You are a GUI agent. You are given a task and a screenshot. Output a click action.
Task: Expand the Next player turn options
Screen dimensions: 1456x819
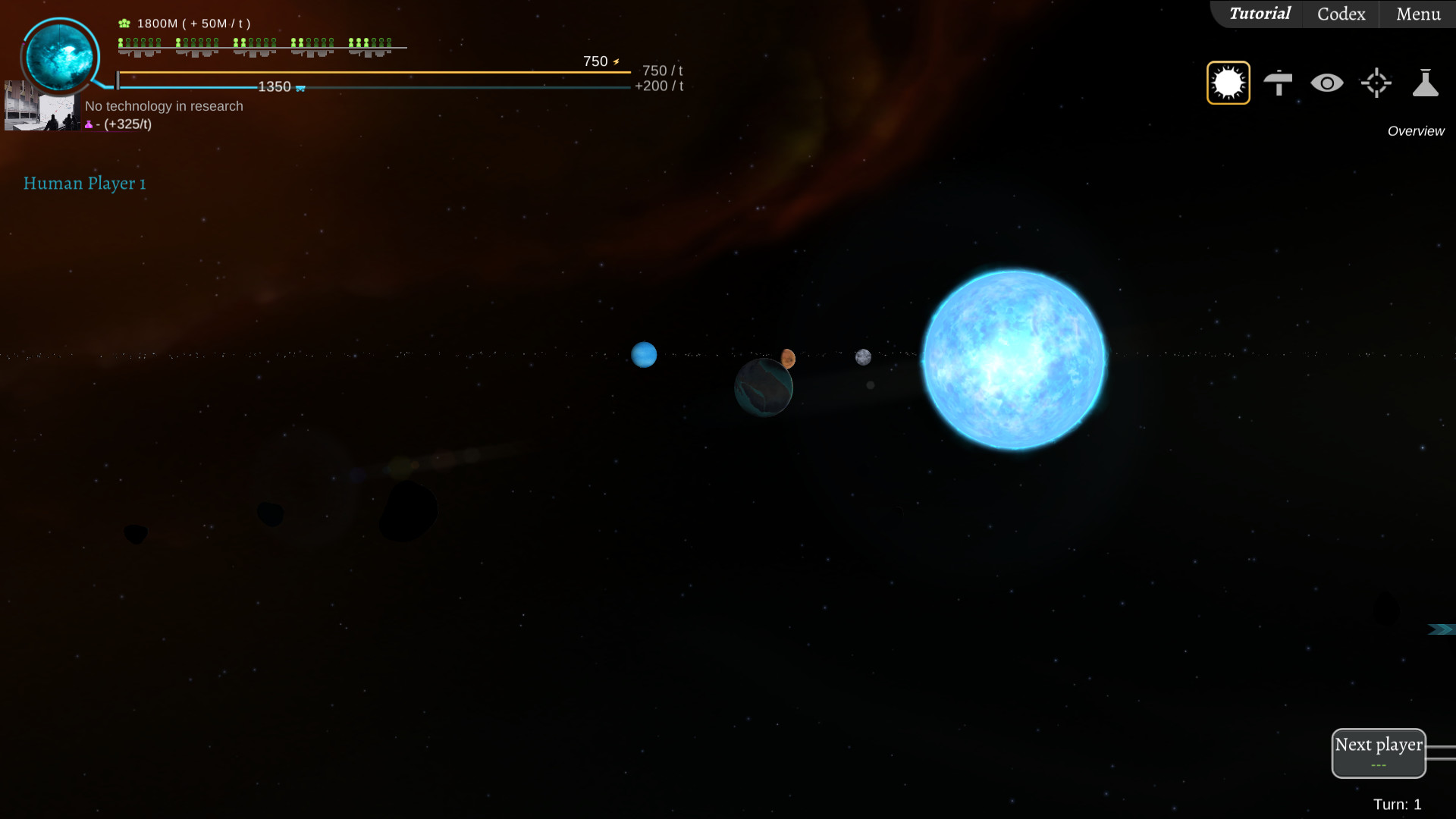pos(1379,766)
